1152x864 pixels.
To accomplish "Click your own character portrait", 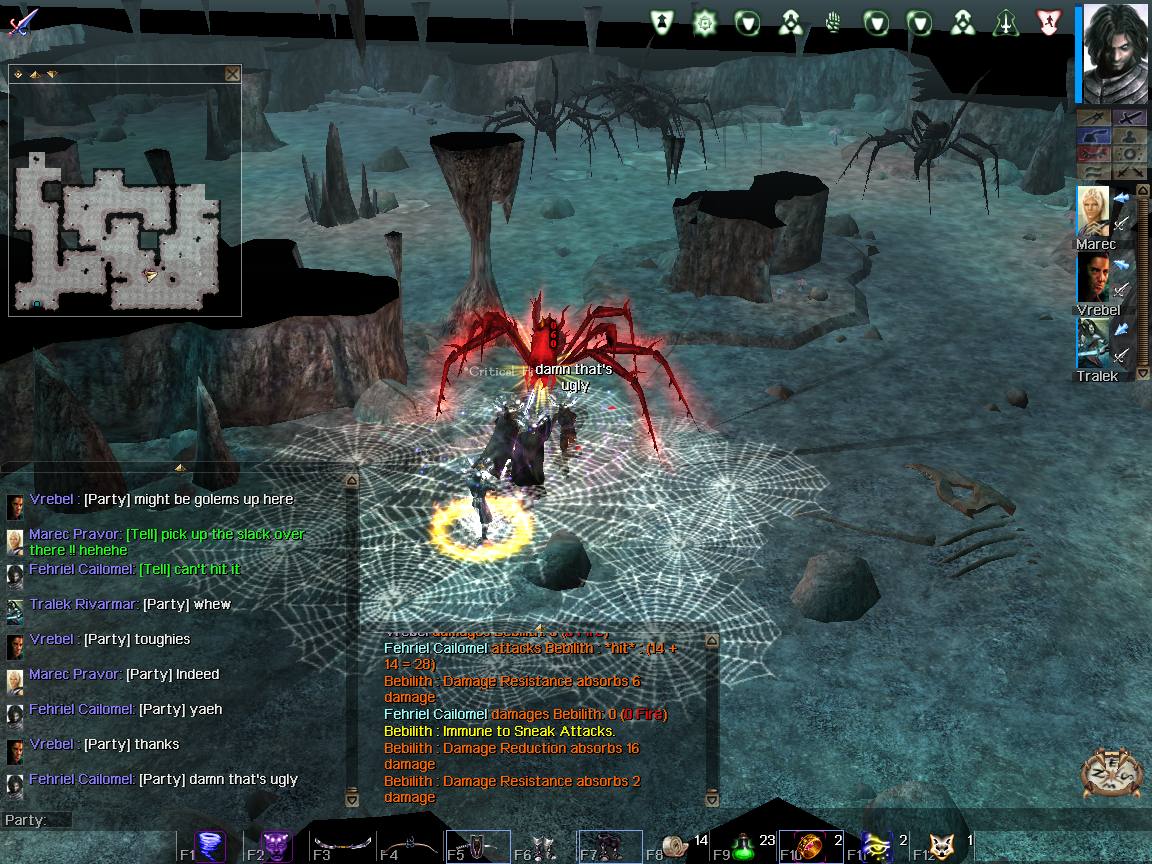I will pyautogui.click(x=1114, y=53).
